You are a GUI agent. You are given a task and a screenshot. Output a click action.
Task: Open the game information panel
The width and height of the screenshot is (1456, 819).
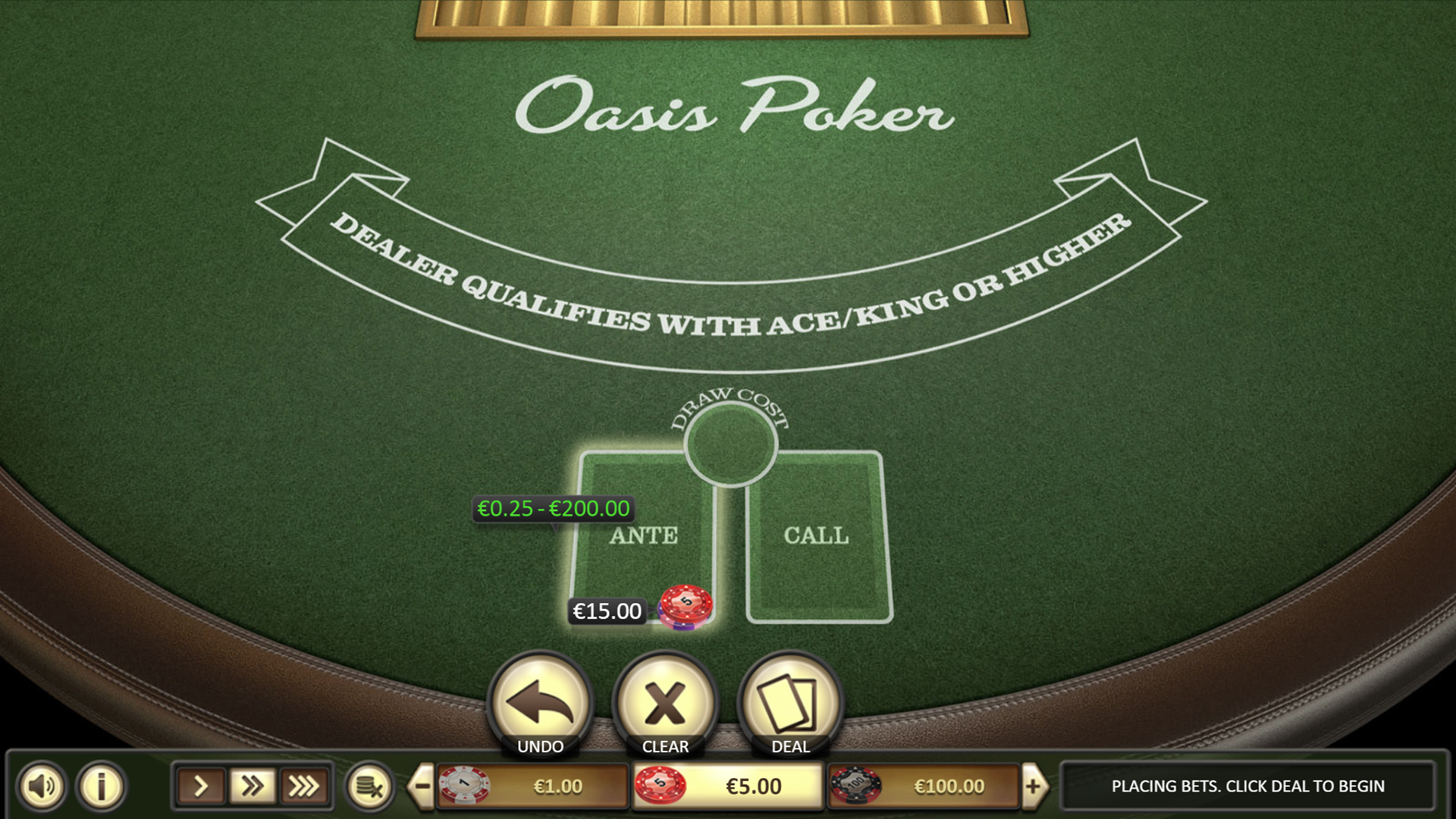[99, 786]
